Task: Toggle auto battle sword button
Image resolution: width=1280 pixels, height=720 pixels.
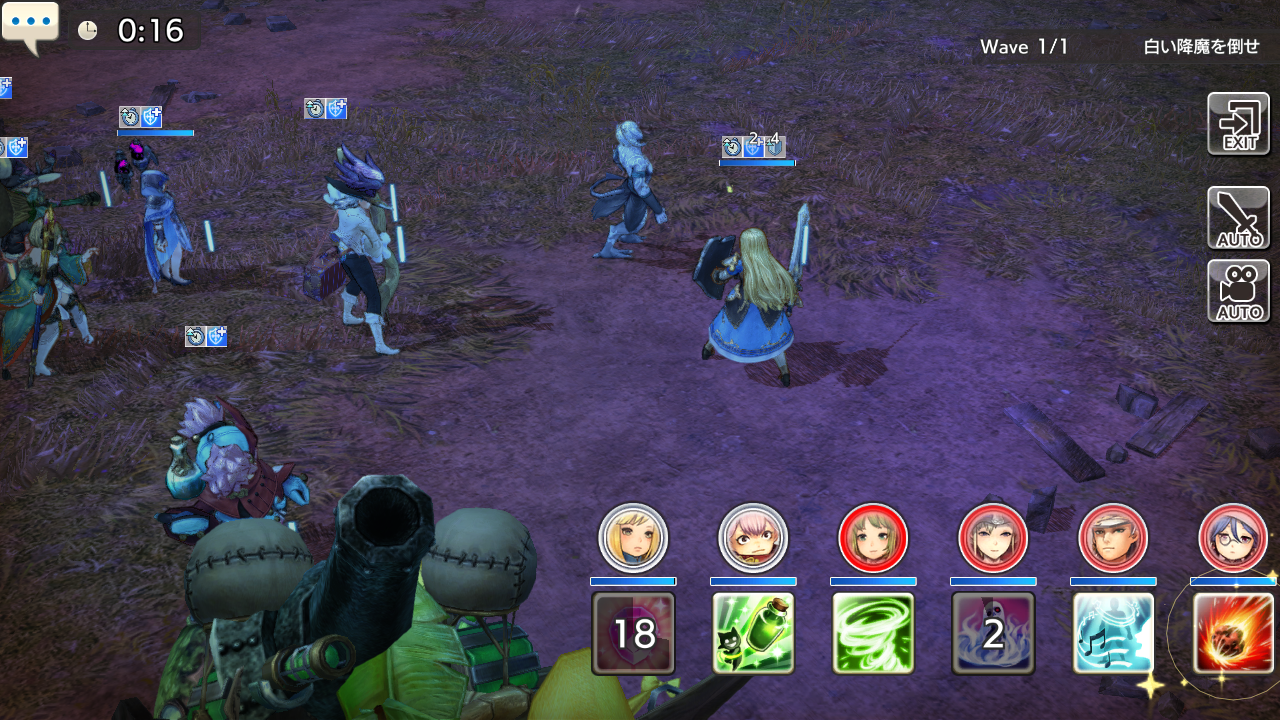Action: 1238,218
